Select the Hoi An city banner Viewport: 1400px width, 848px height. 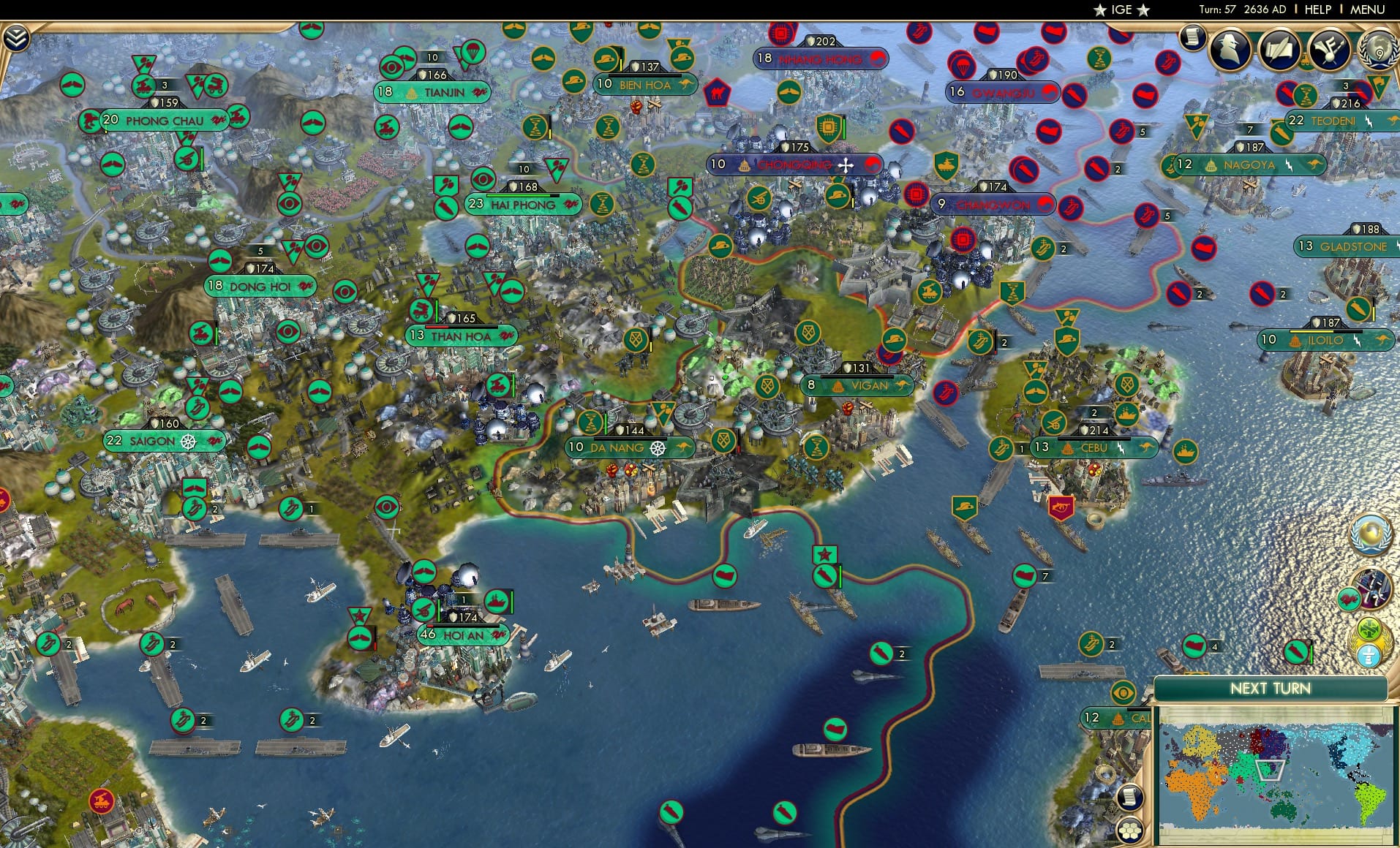coord(461,636)
